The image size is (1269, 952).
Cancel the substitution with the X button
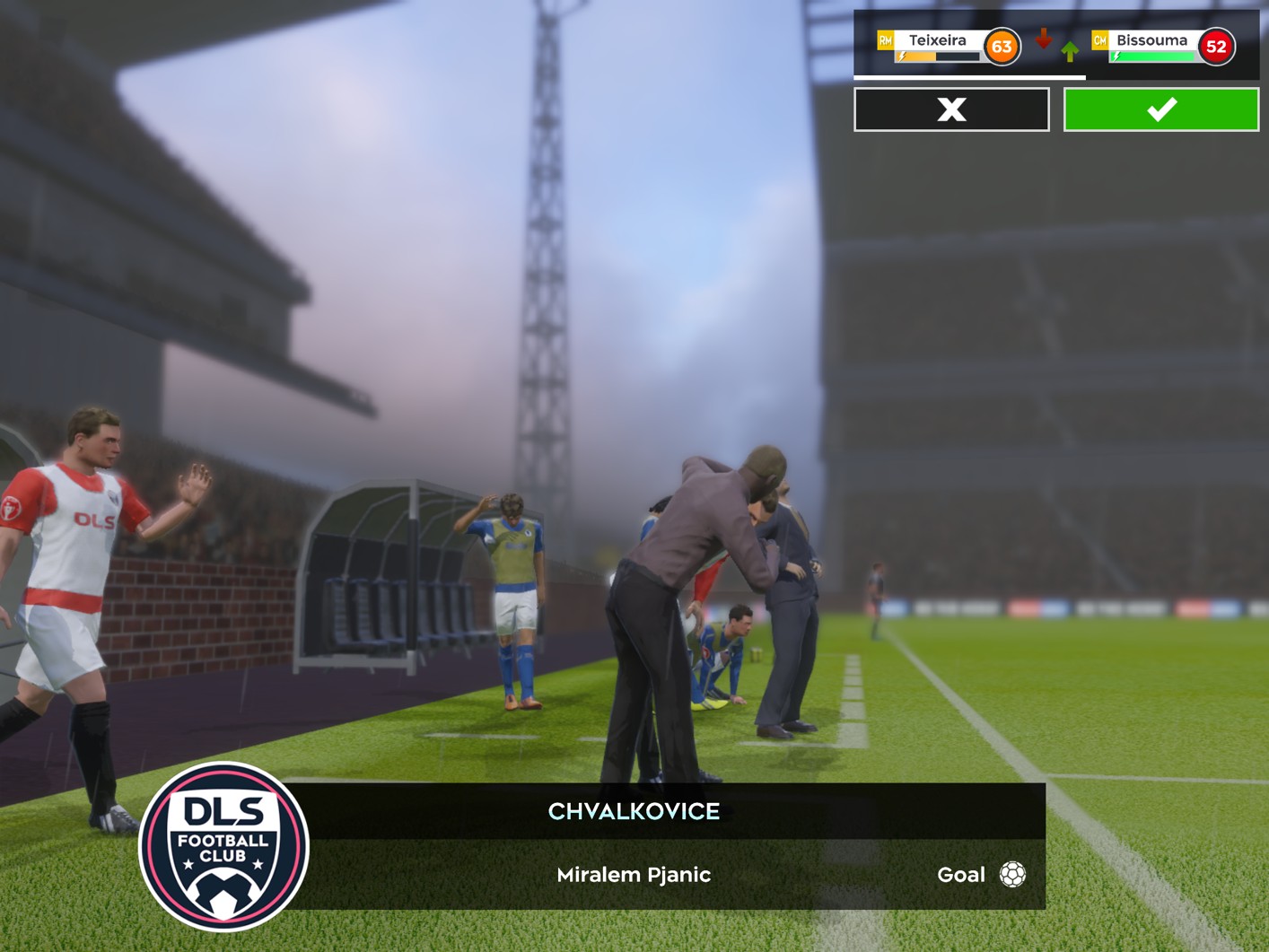[951, 109]
